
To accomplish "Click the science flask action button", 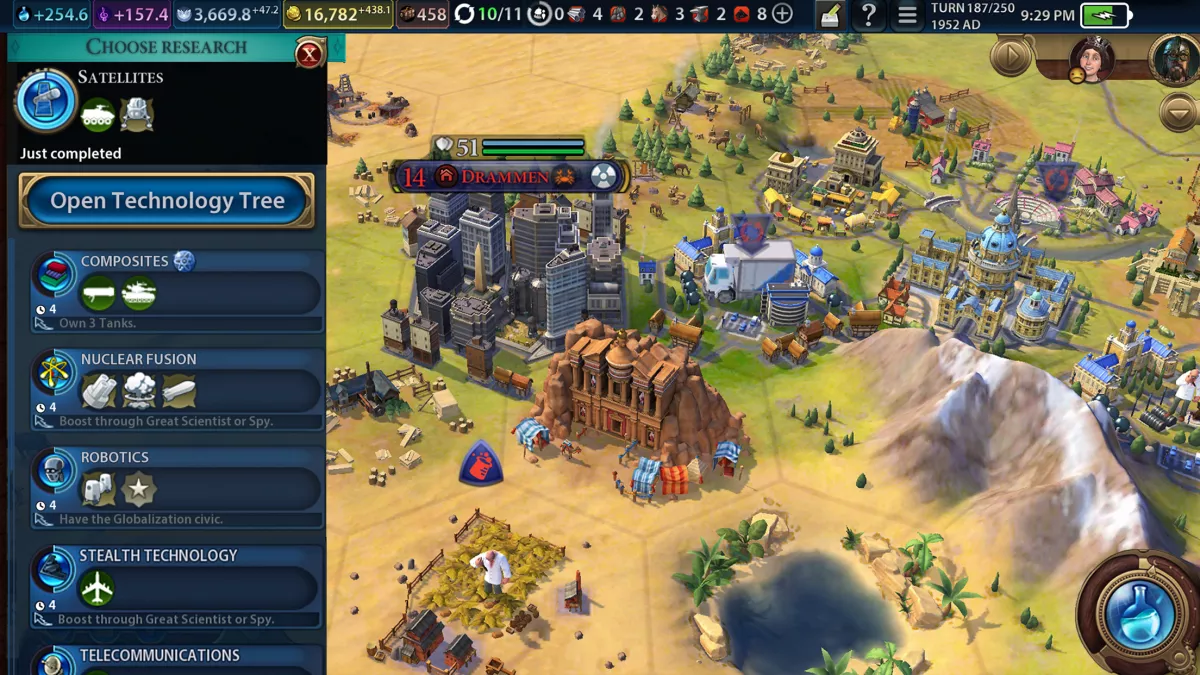I will pyautogui.click(x=1138, y=612).
